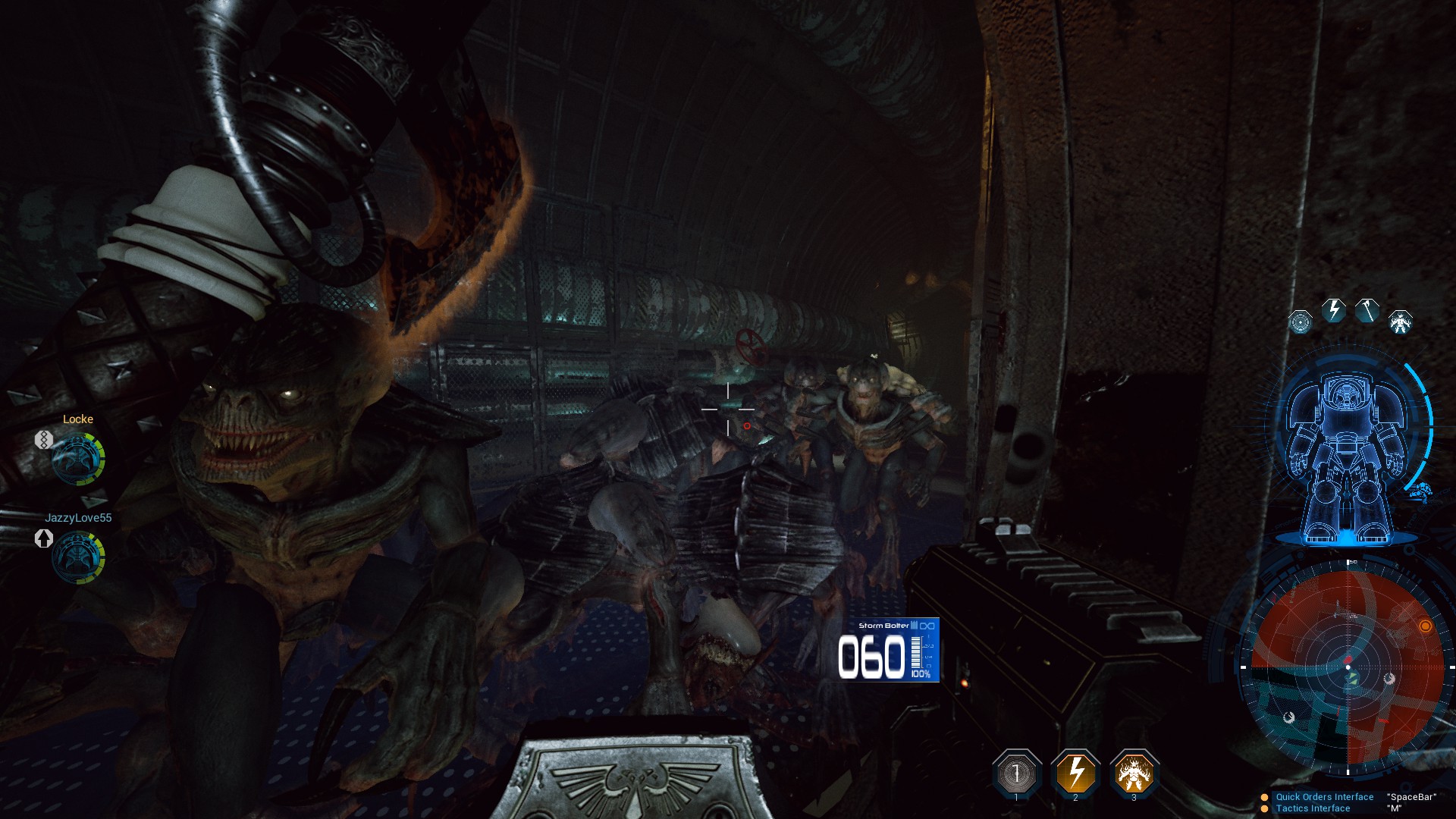Click the teal lightning bolt status icon
The image size is (1456, 819).
[x=1333, y=310]
